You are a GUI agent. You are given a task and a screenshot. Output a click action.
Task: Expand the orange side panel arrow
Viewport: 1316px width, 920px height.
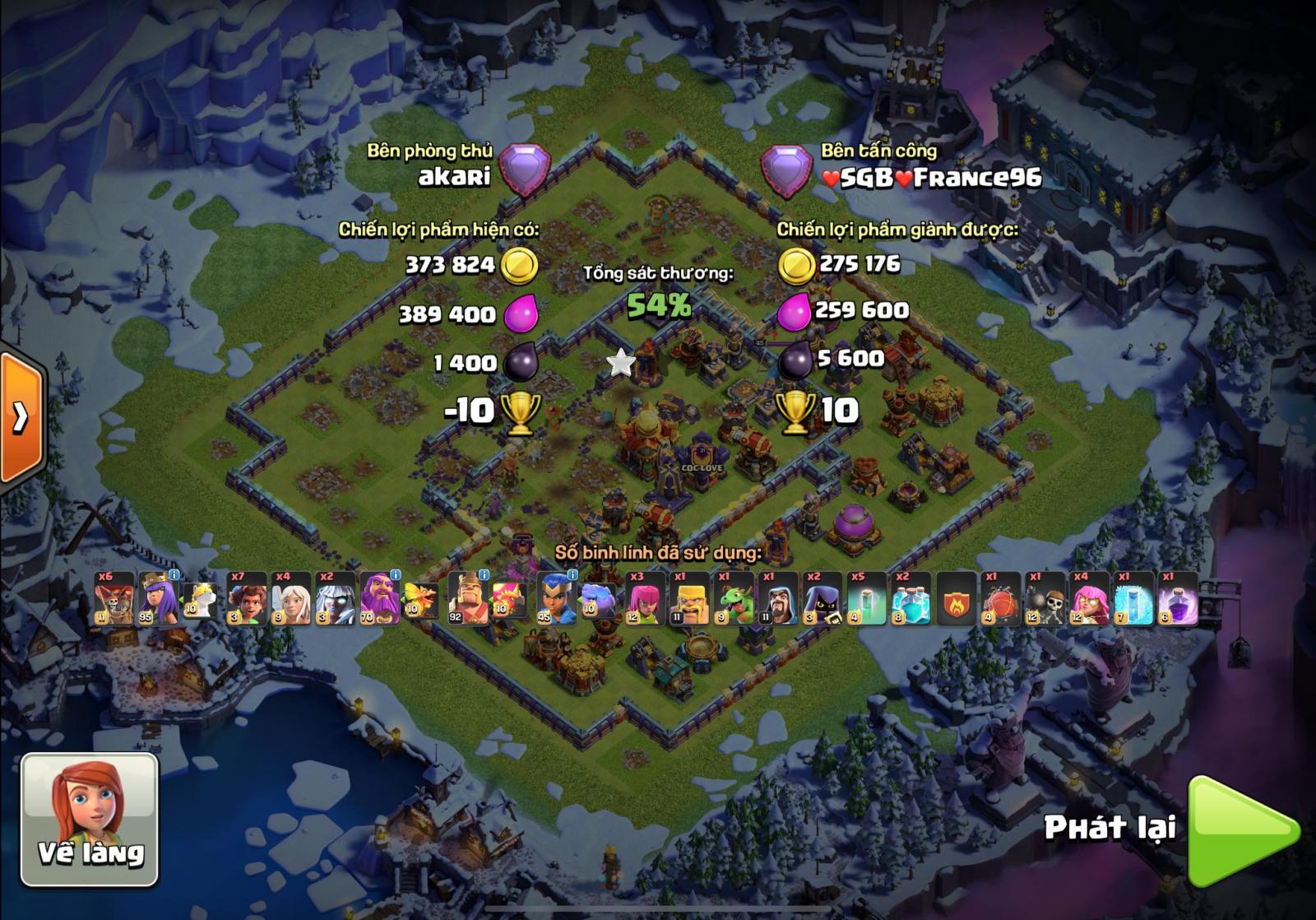point(16,420)
